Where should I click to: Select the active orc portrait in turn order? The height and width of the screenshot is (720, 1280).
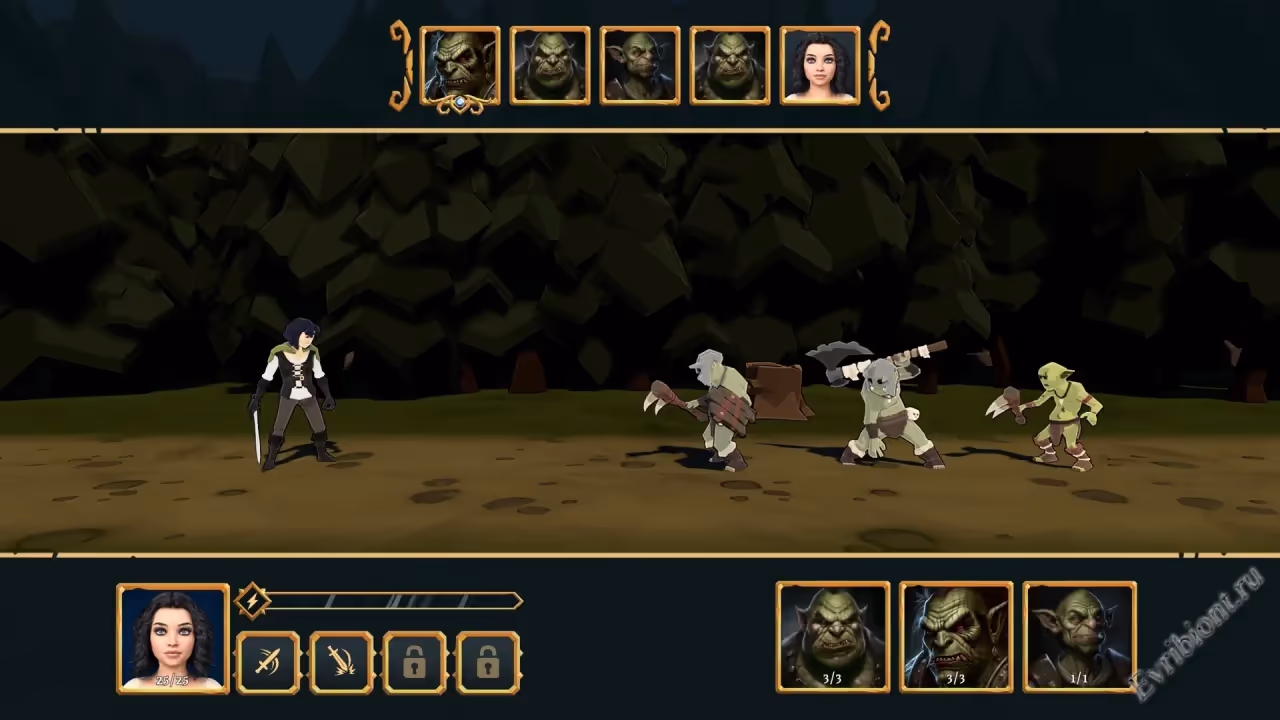tap(460, 66)
